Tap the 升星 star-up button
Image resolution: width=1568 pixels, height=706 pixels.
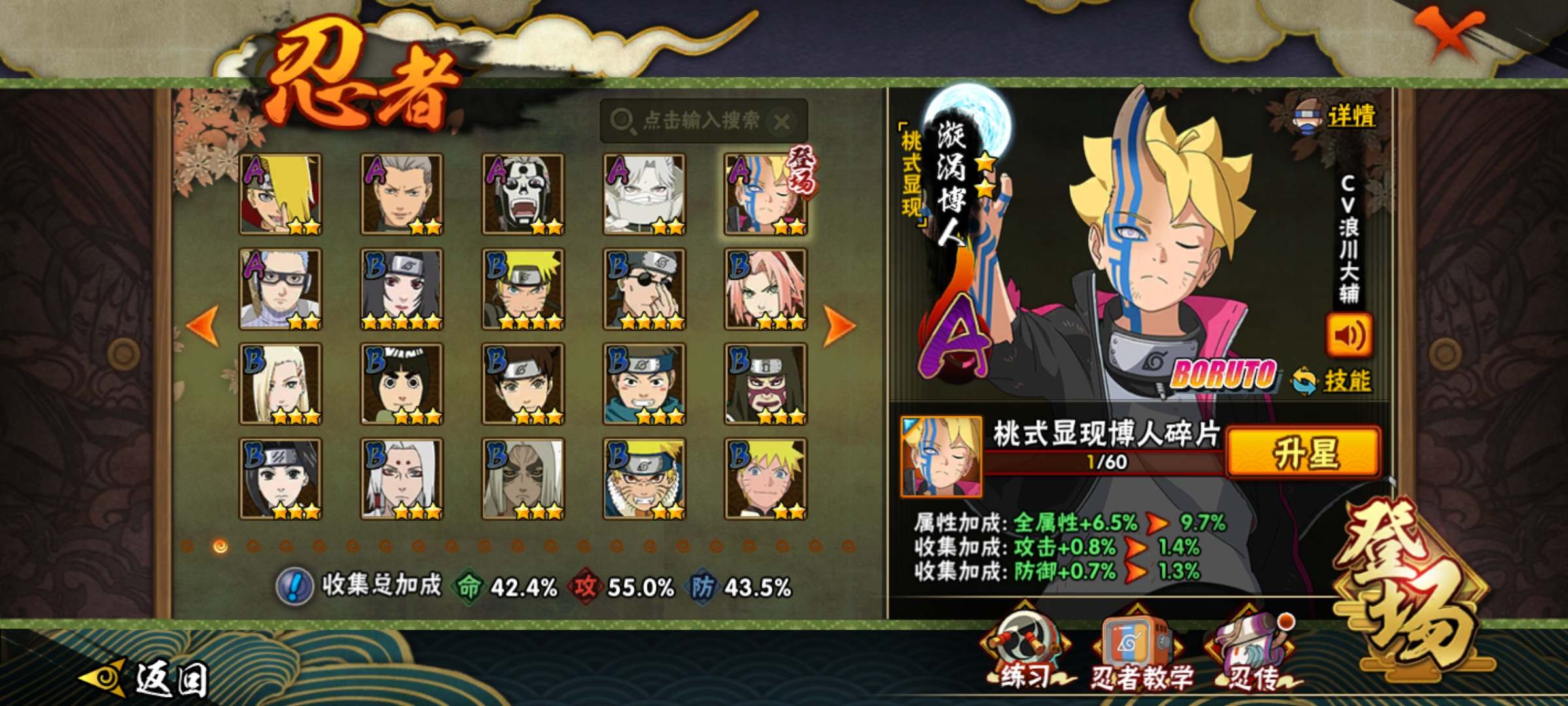point(1304,452)
